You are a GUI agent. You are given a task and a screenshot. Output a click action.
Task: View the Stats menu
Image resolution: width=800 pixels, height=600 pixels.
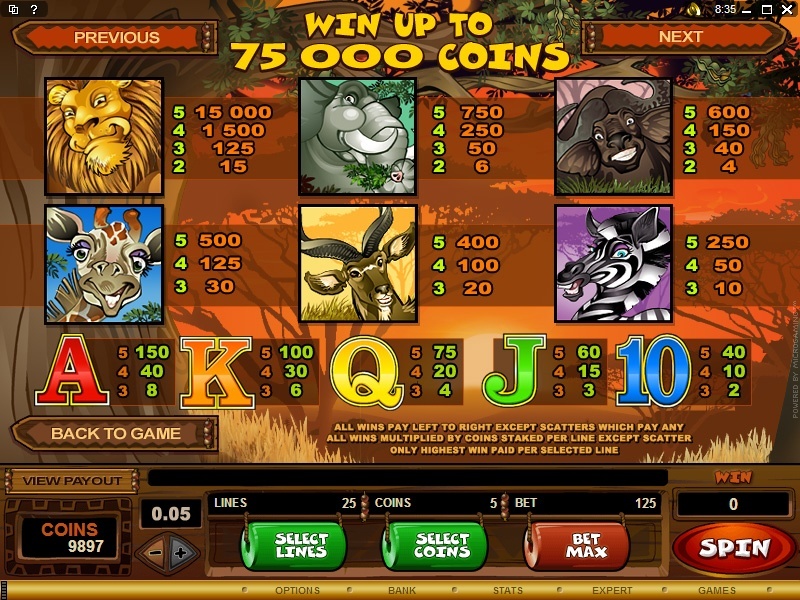coord(508,591)
